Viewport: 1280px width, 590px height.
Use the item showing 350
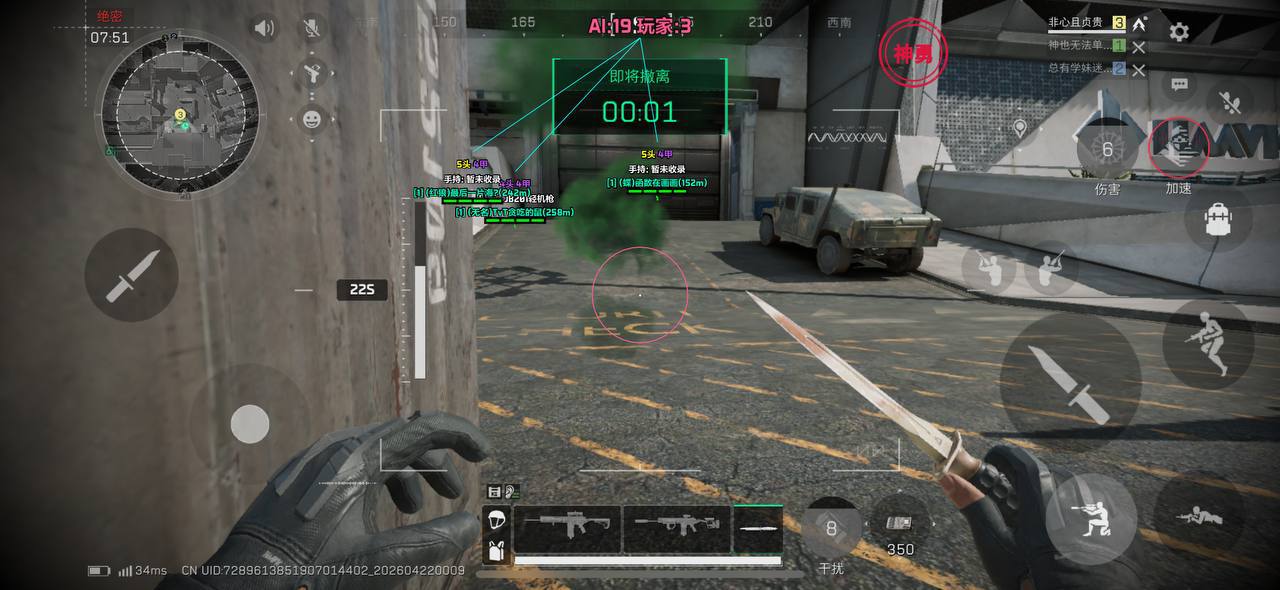pos(900,525)
